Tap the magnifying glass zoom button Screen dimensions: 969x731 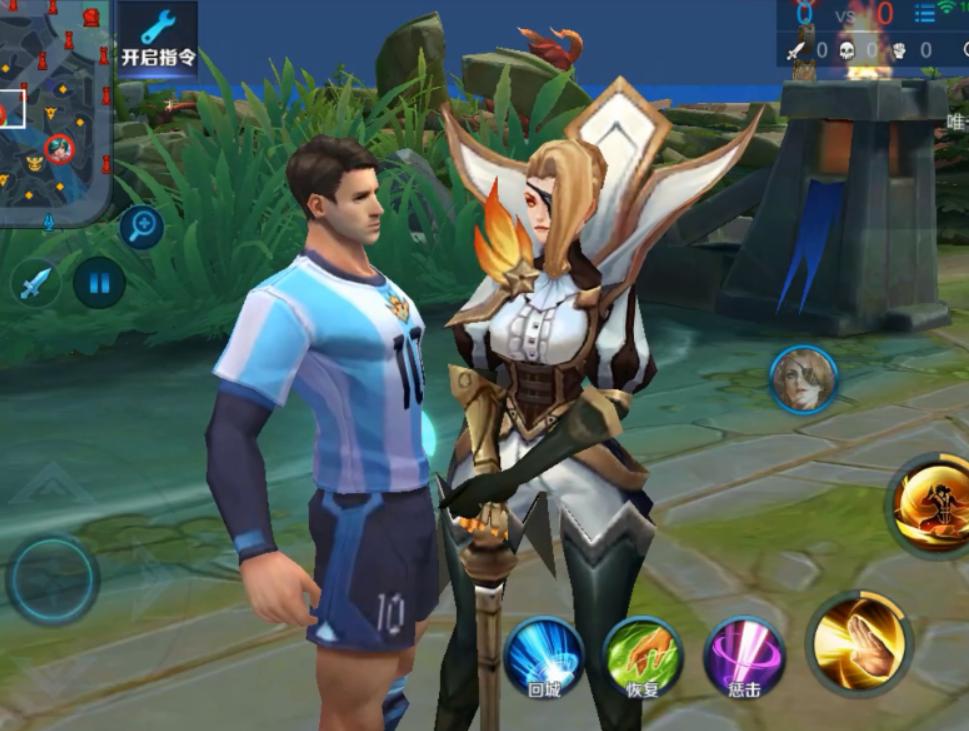click(142, 227)
